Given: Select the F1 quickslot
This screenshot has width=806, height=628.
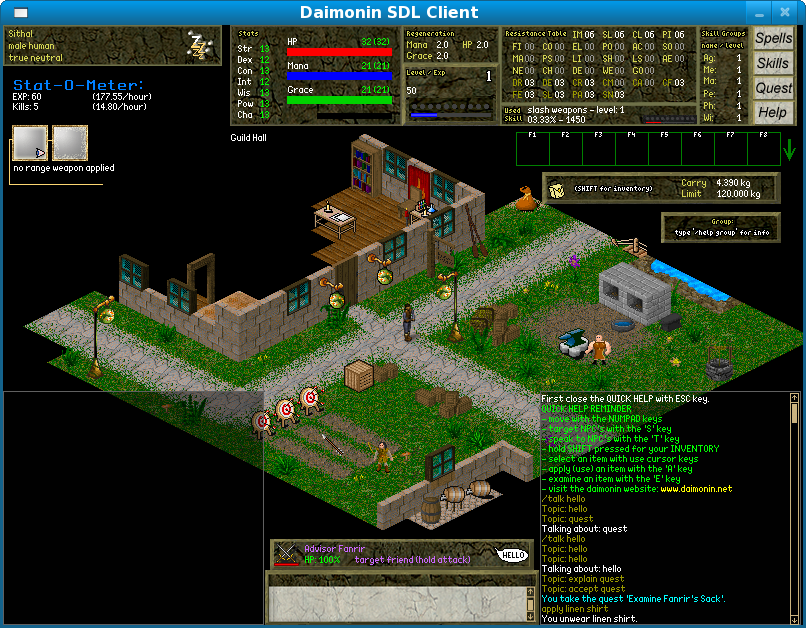Looking at the screenshot, I should (x=532, y=149).
